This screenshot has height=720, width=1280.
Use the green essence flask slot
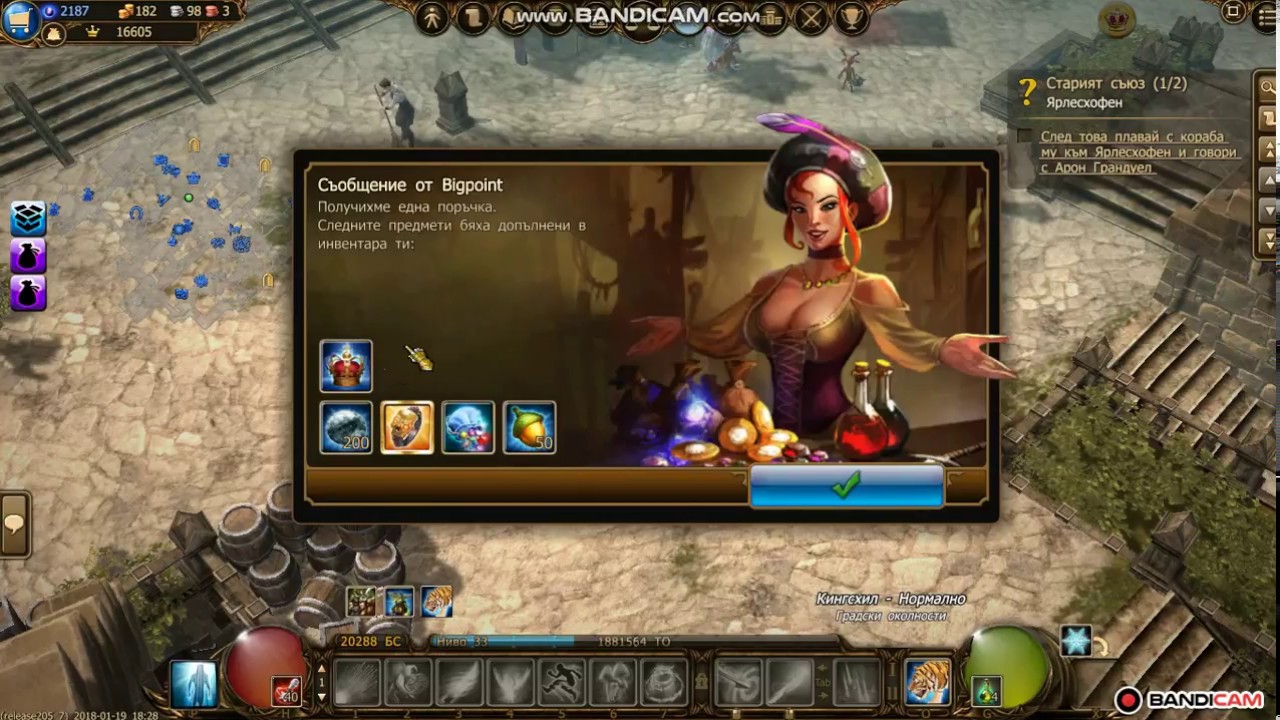(x=987, y=691)
